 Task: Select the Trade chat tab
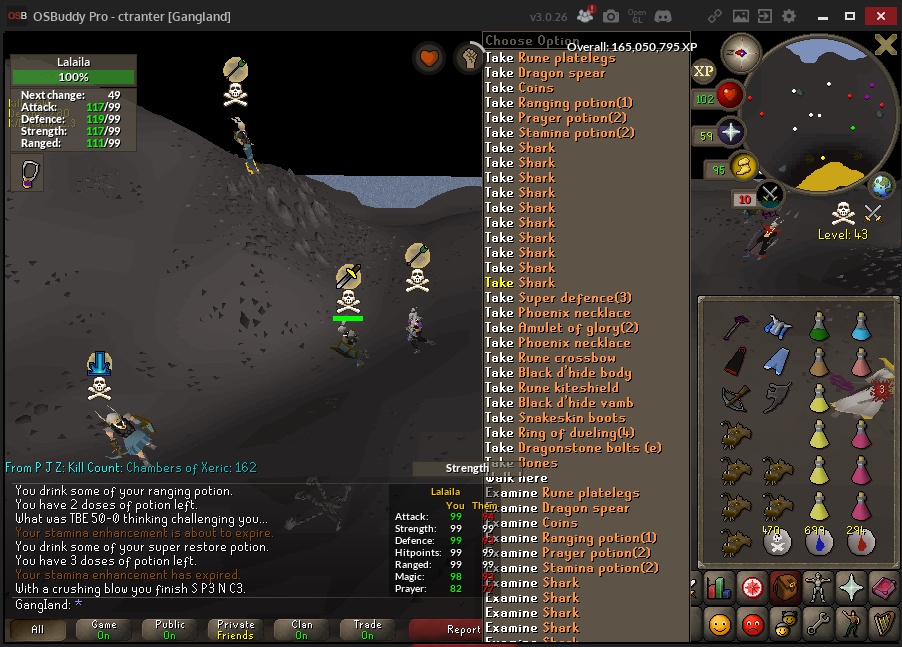click(367, 630)
